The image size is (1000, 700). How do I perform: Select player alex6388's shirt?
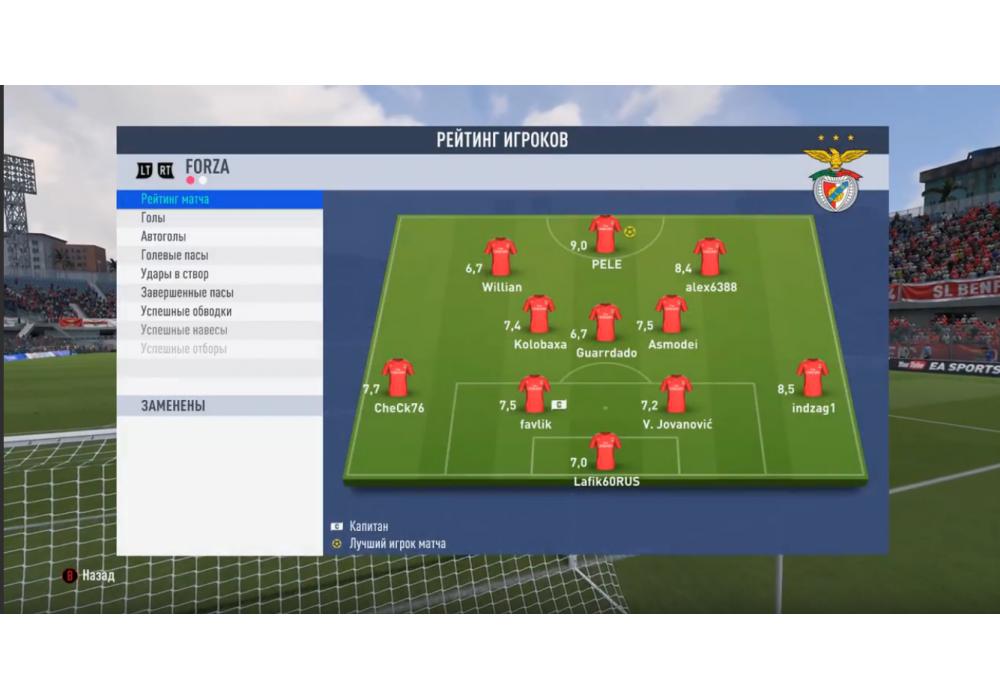(710, 257)
